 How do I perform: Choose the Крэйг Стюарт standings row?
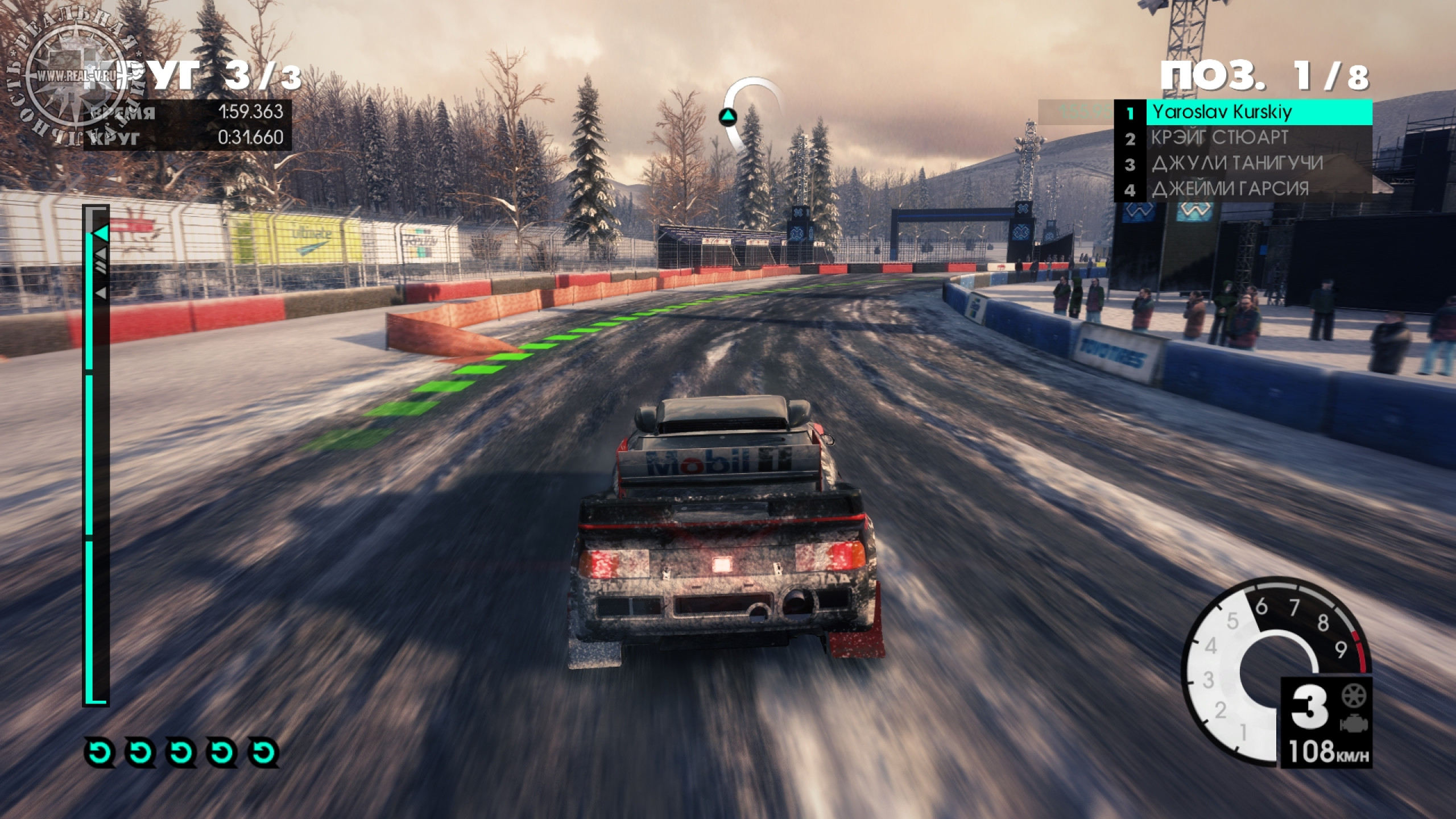click(1243, 138)
